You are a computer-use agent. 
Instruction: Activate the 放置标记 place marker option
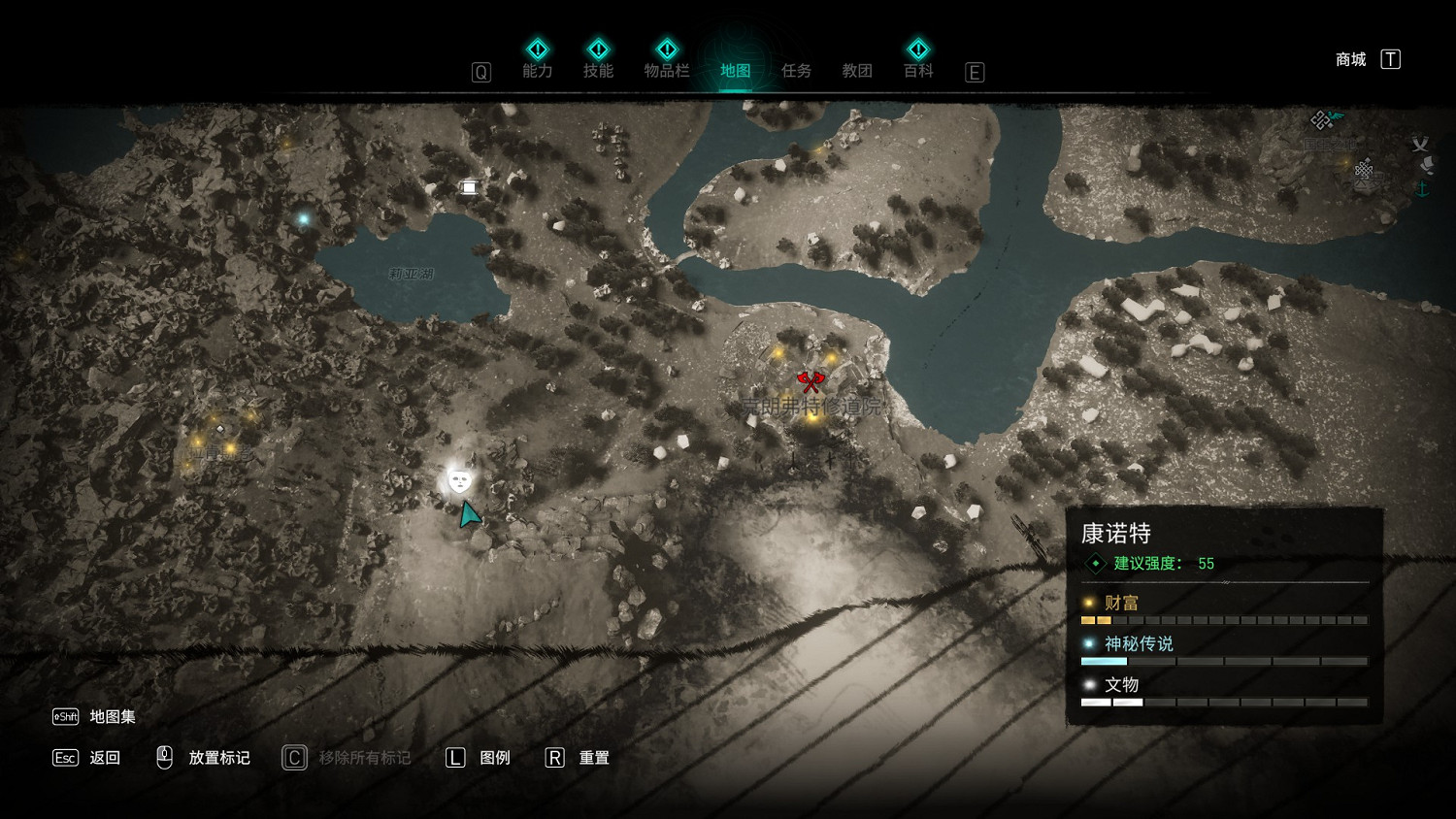[218, 758]
